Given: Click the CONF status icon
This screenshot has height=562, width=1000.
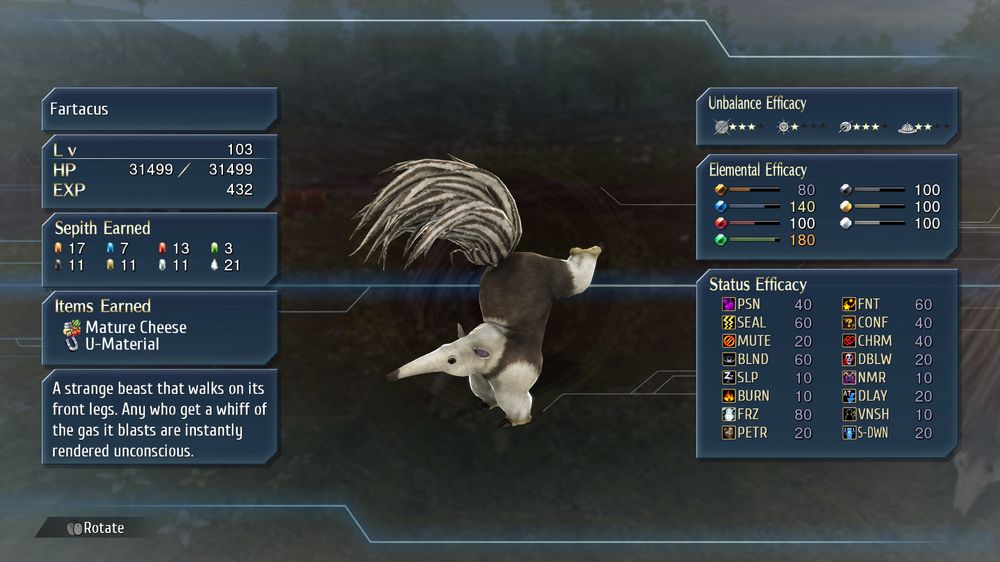Looking at the screenshot, I should click(x=849, y=322).
